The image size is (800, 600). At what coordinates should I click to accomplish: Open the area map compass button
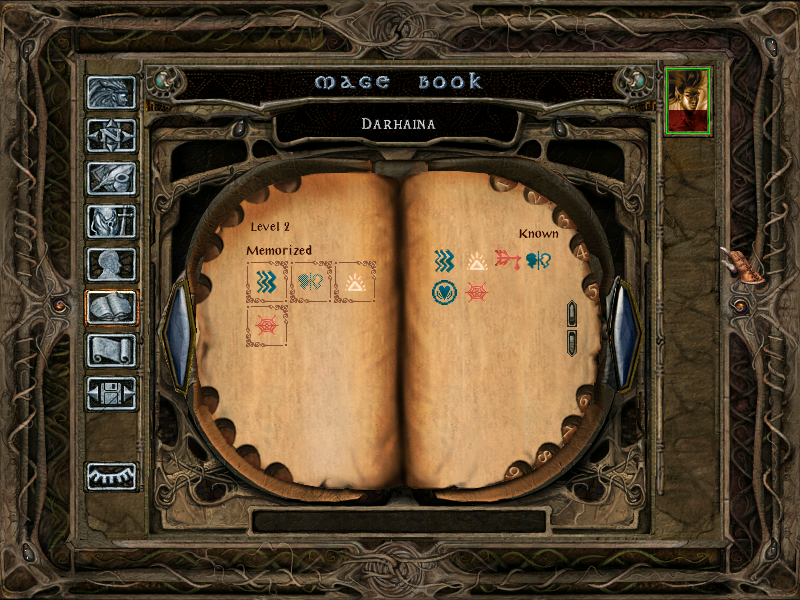111,135
